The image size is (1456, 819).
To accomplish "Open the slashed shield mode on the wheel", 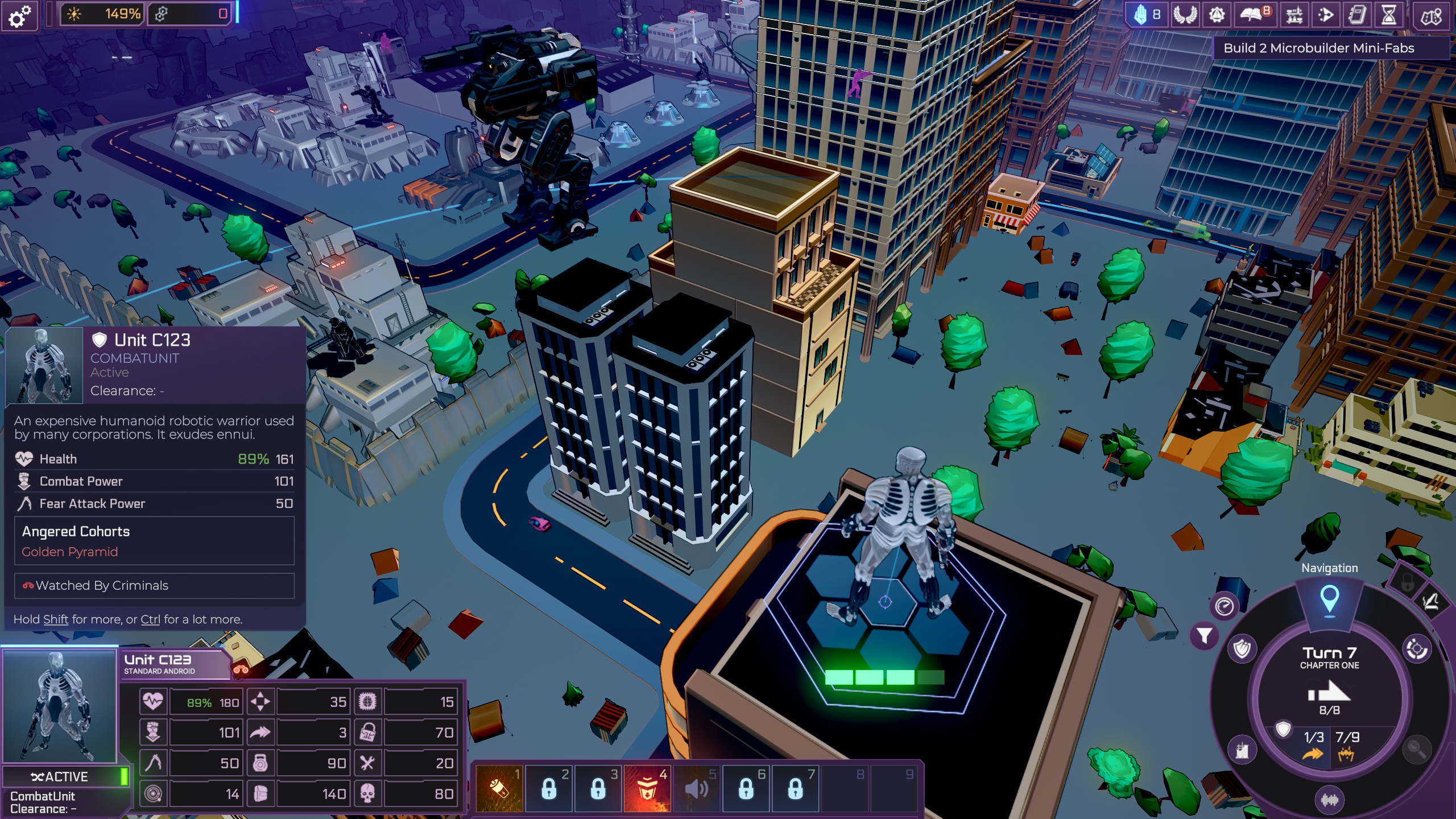I will click(x=1242, y=650).
